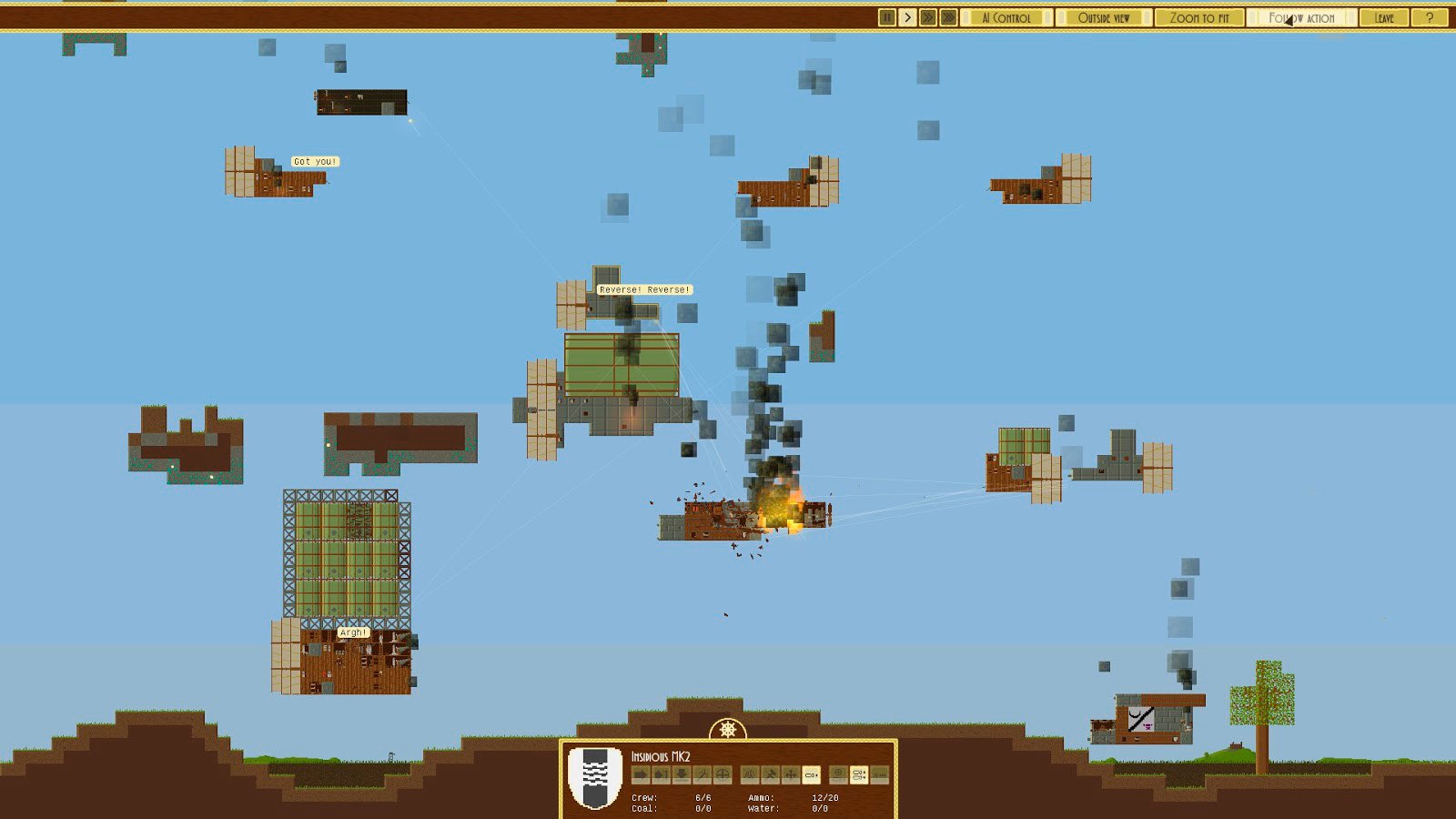Viewport: 1456px width, 819px height.
Task: Choose triple-arrow fastest speed
Action: point(948,17)
